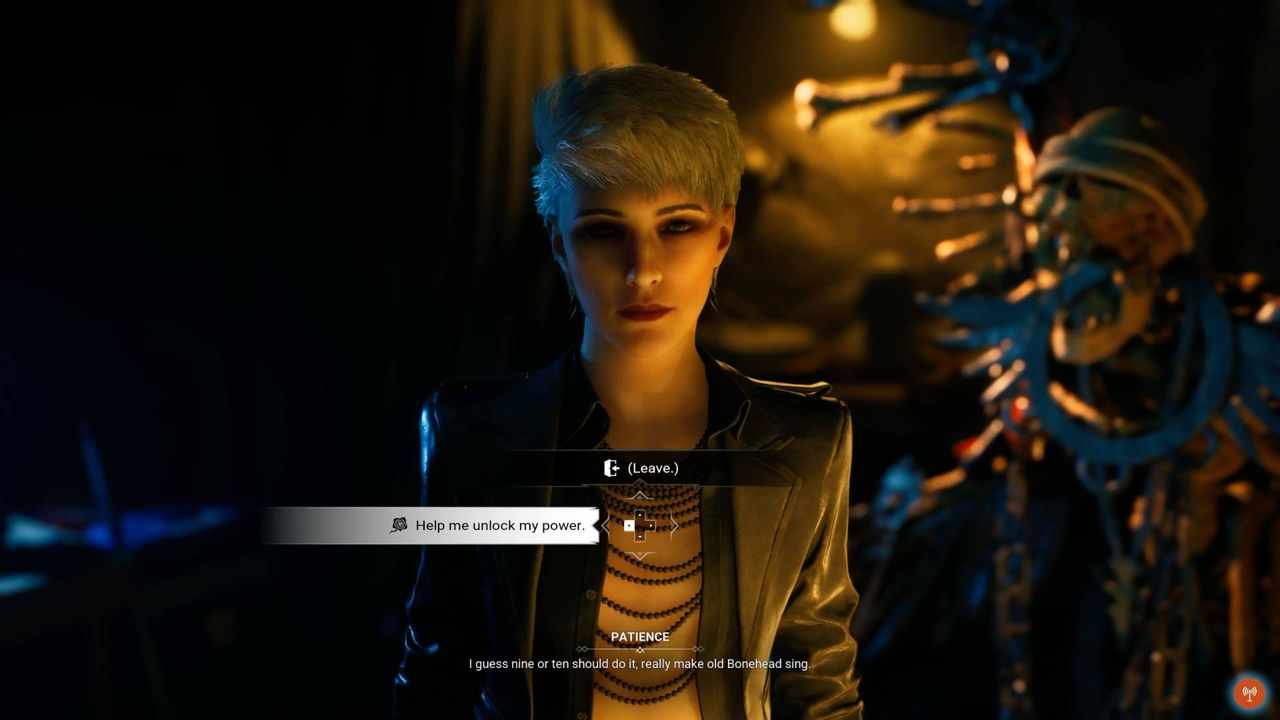This screenshot has width=1280, height=720.
Task: Select the rose icon on the highlighted dialogue option
Action: [400, 524]
